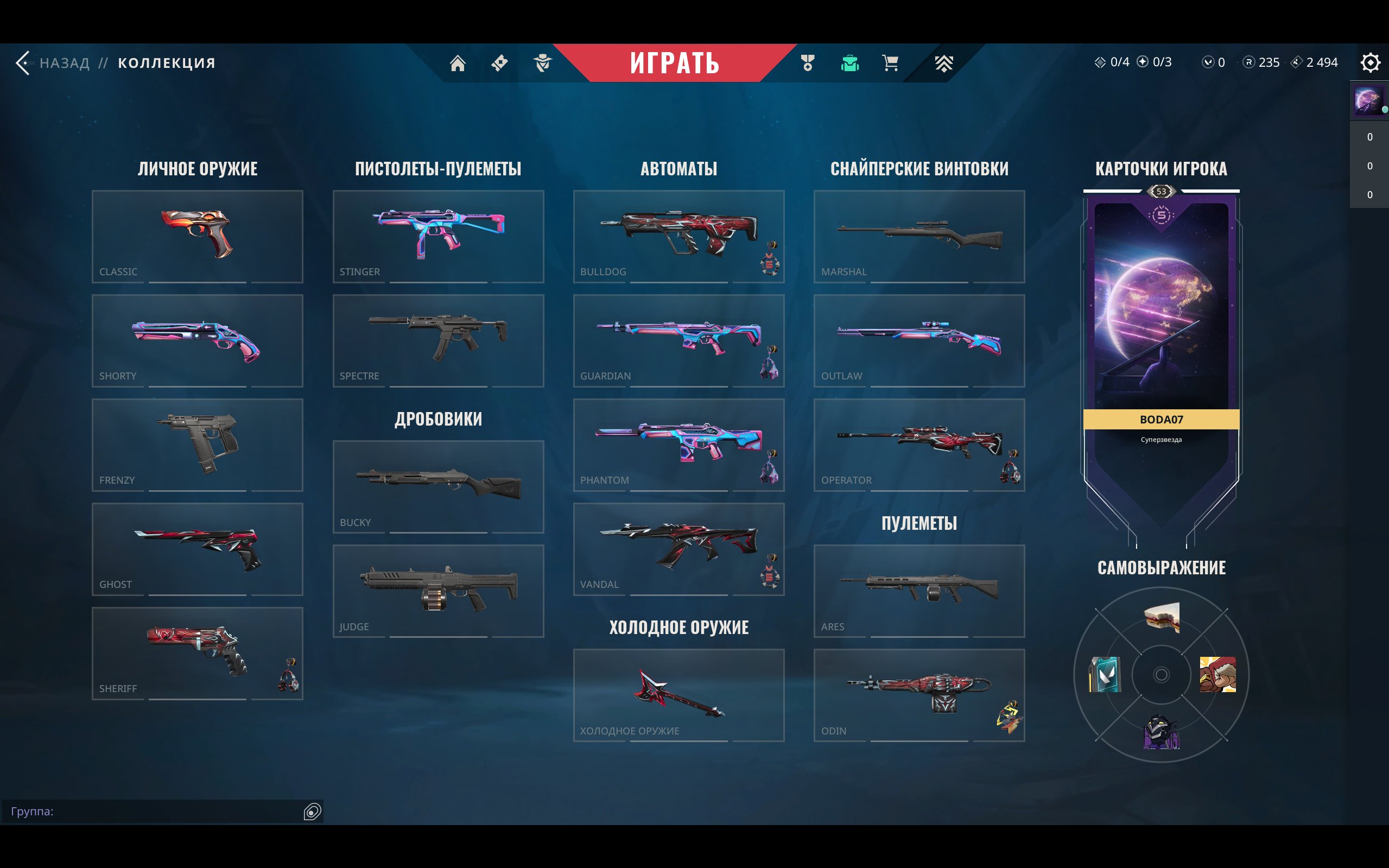Screen dimensions: 1389x868
Task: Open the Settings gear
Action: click(x=1371, y=62)
